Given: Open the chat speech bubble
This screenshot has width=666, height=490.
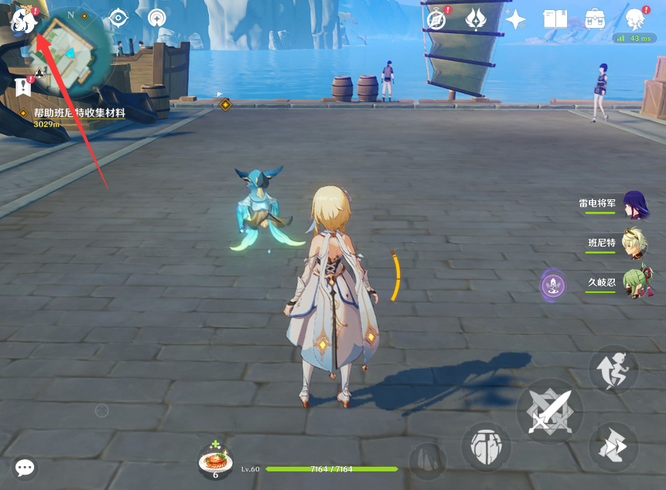Looking at the screenshot, I should pos(24,467).
